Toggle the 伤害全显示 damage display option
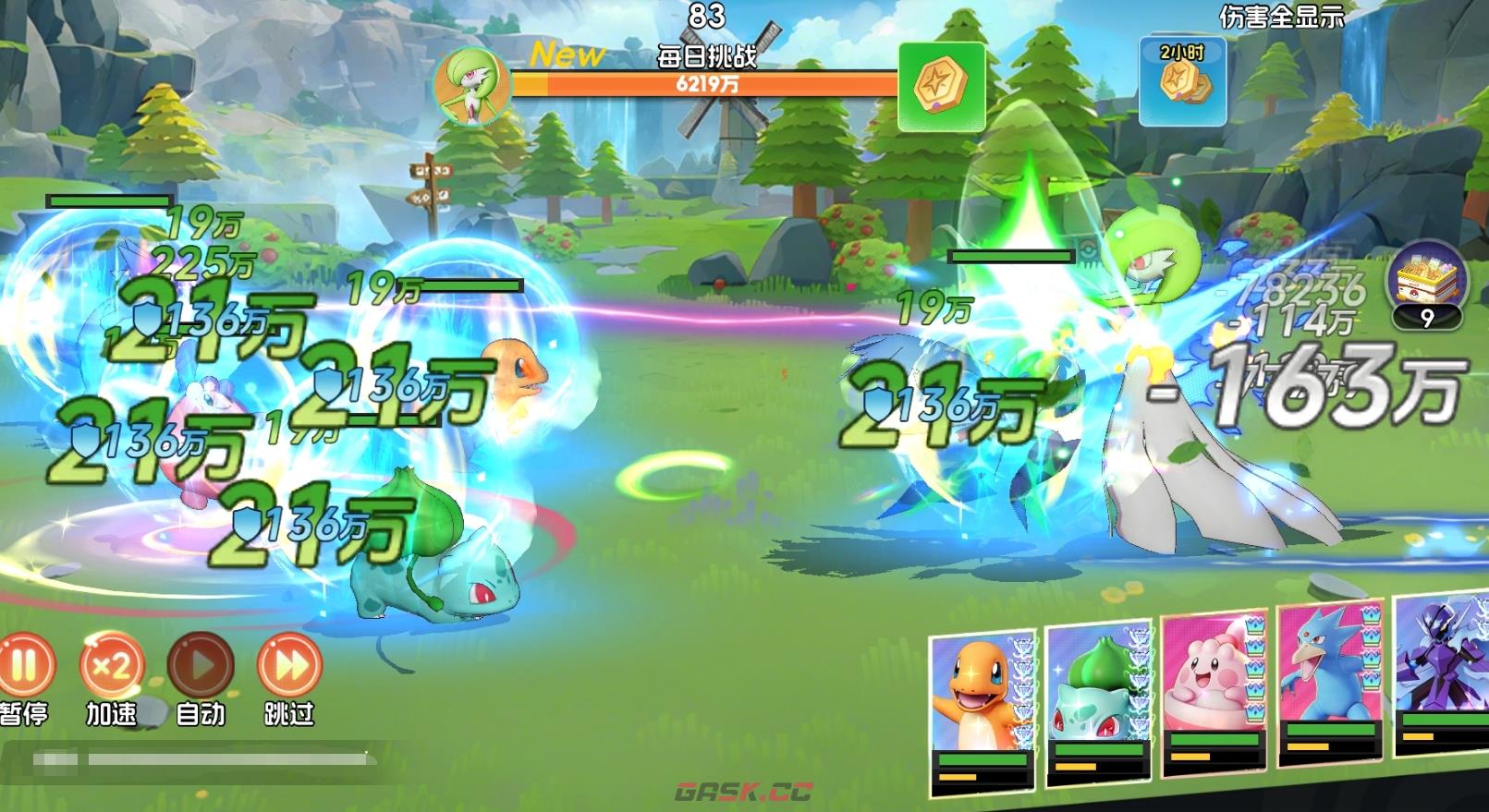This screenshot has height=812, width=1489. pyautogui.click(x=1282, y=17)
